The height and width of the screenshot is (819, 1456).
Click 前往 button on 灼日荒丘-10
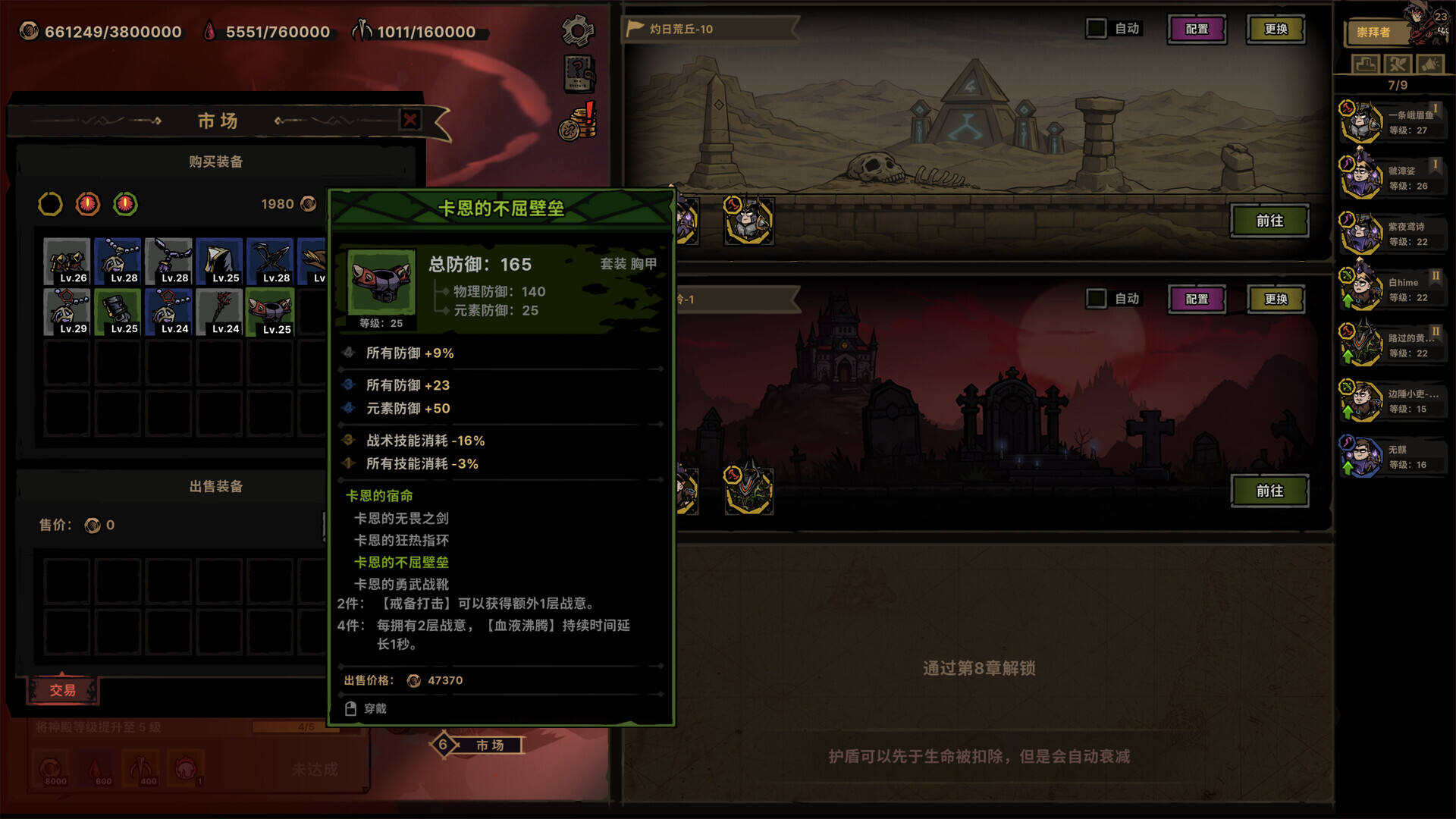pyautogui.click(x=1269, y=221)
